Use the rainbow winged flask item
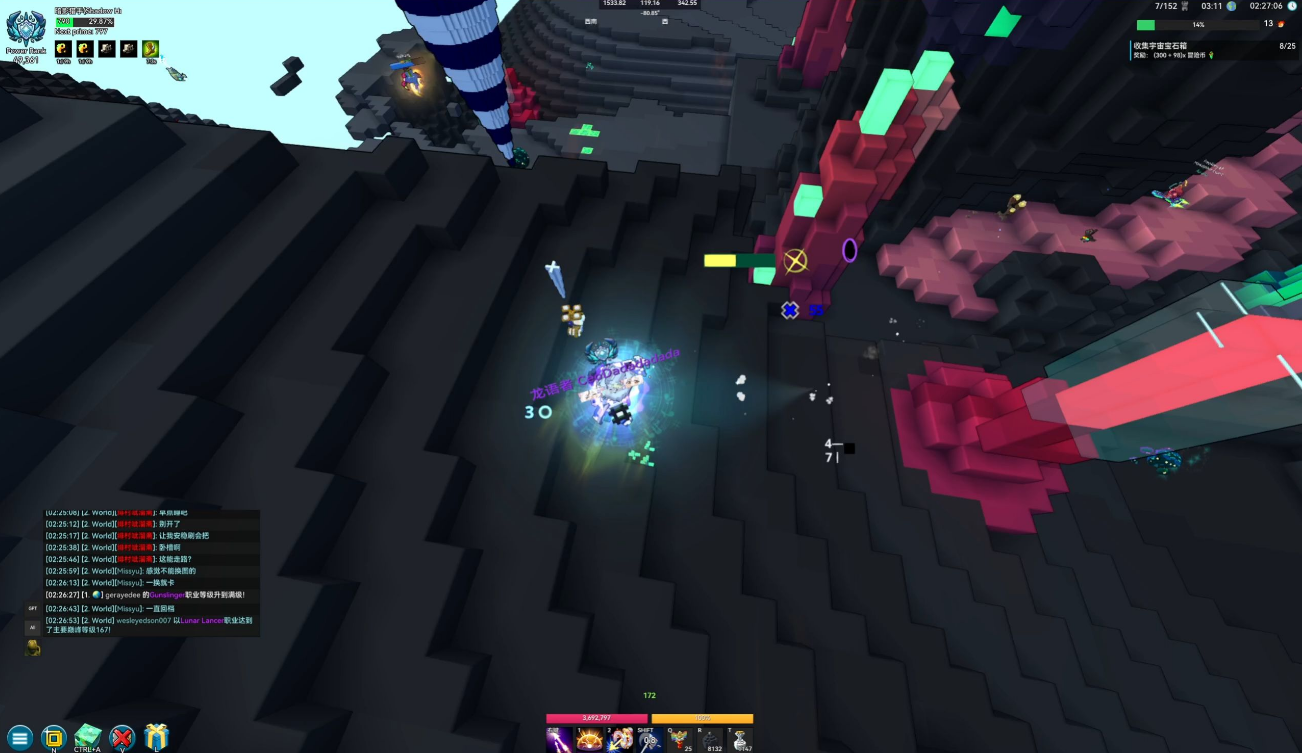1302x753 pixels. 680,739
